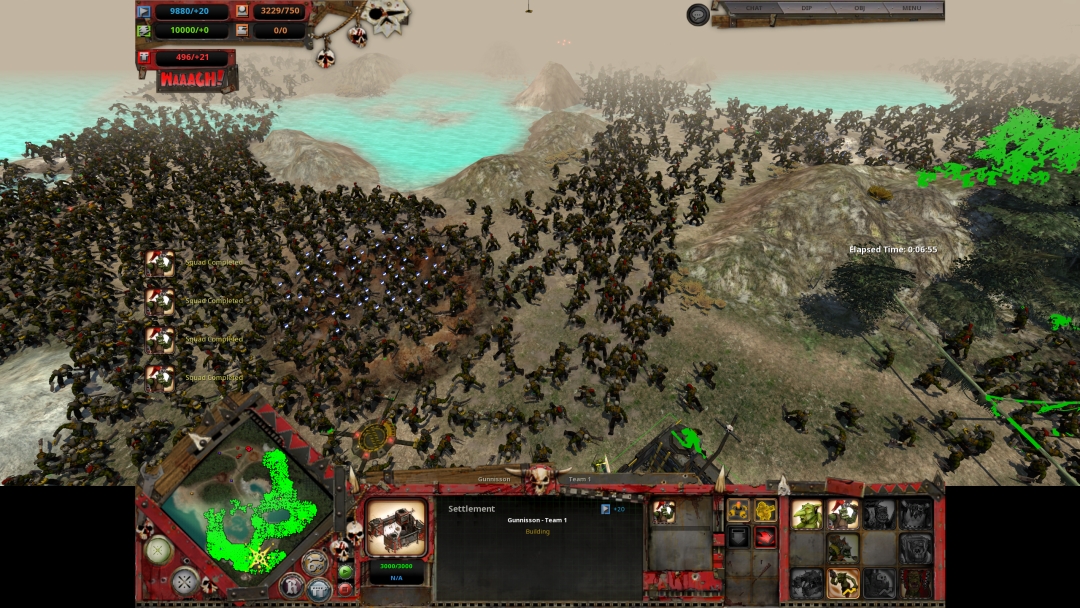This screenshot has height=608, width=1080.
Task: Open the CHAT panel tab
Action: pyautogui.click(x=753, y=8)
